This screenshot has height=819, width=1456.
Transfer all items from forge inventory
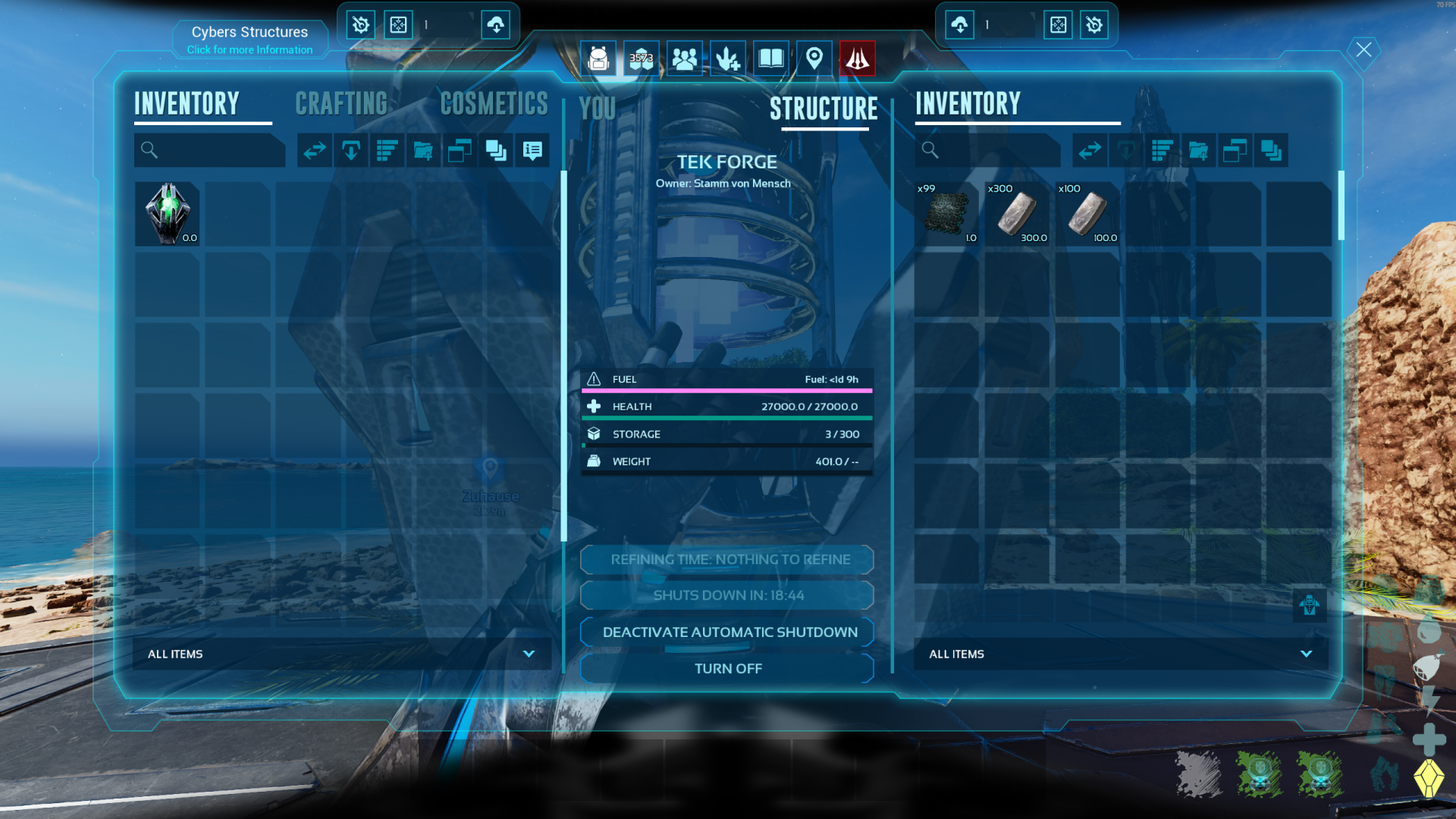(1090, 150)
